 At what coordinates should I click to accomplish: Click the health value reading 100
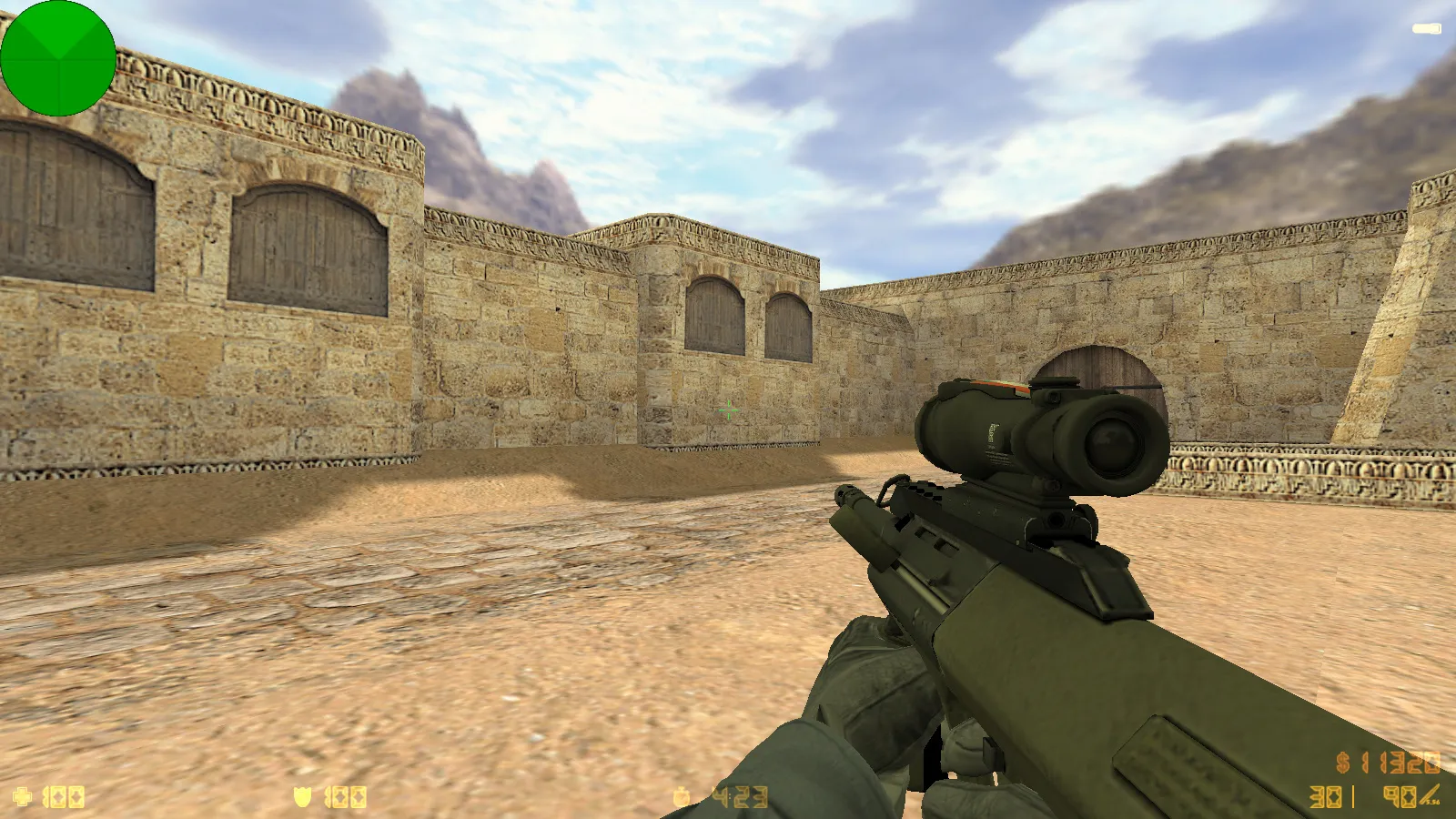[64, 795]
